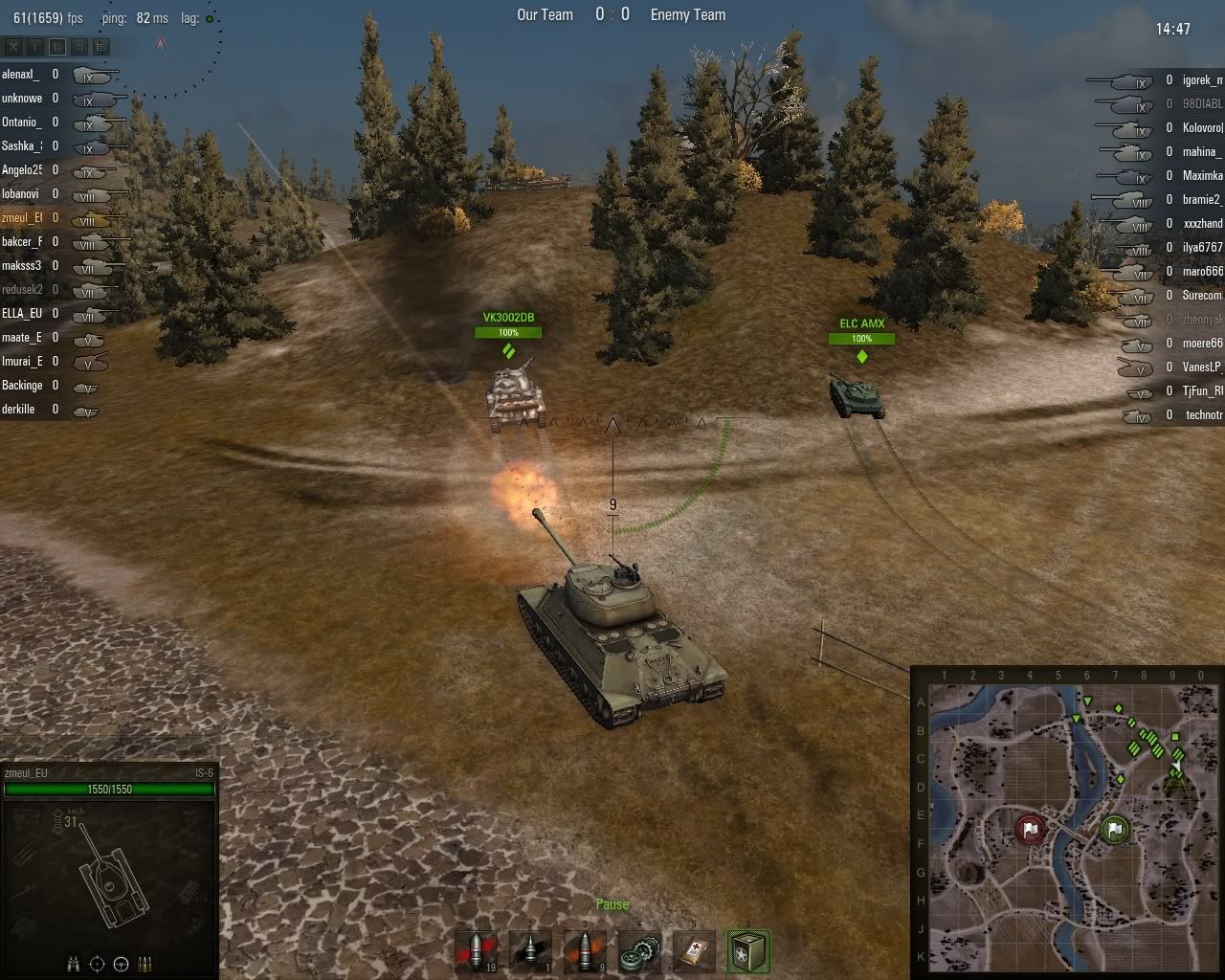Screen dimensions: 1225x980
Task: Select the AP shell in ammo slot 1
Action: point(476,950)
